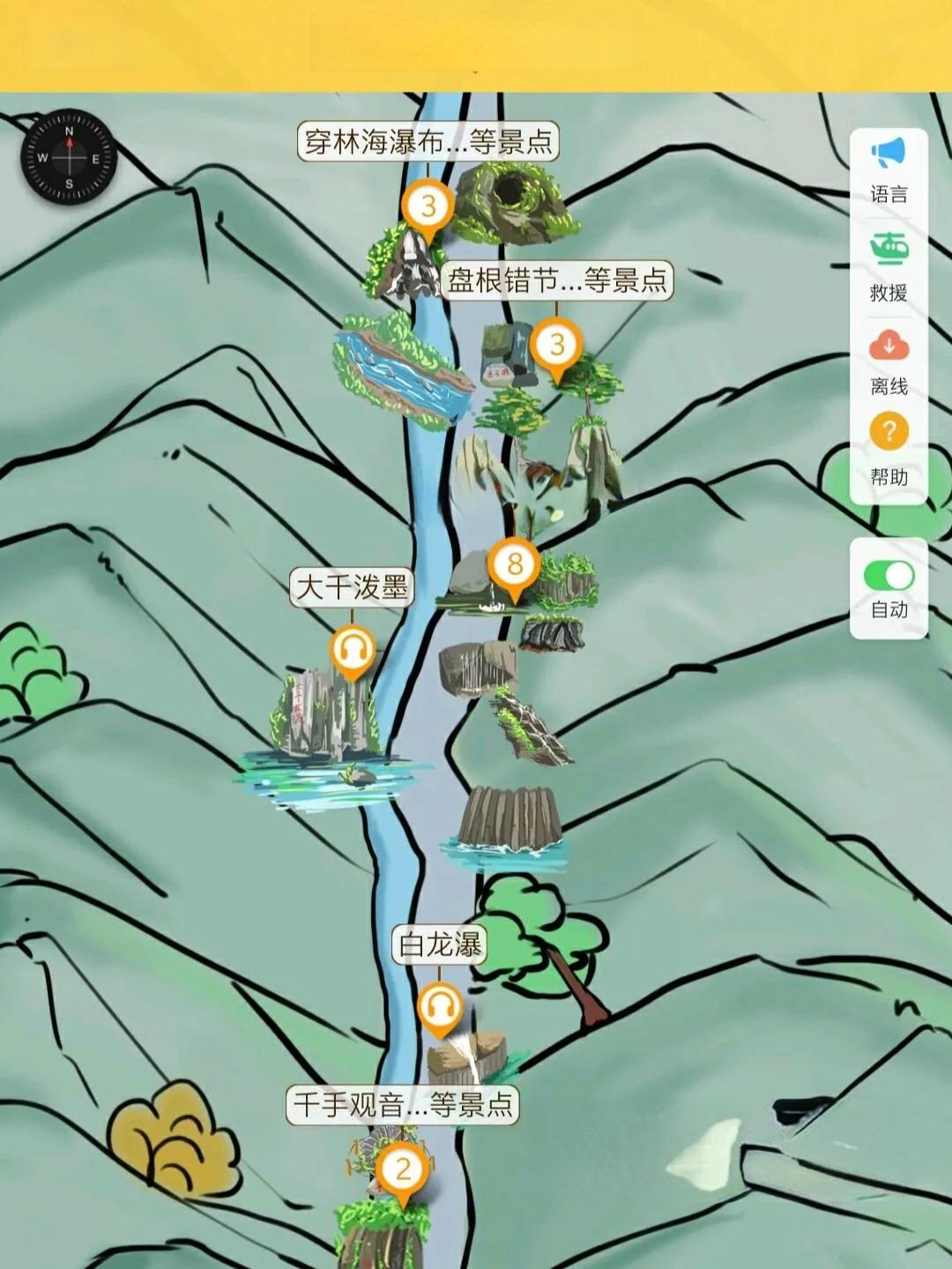Viewport: 952px width, 1269px height.
Task: Tap the 穿林海瀑布...等景点 label
Action: pyautogui.click(x=428, y=141)
